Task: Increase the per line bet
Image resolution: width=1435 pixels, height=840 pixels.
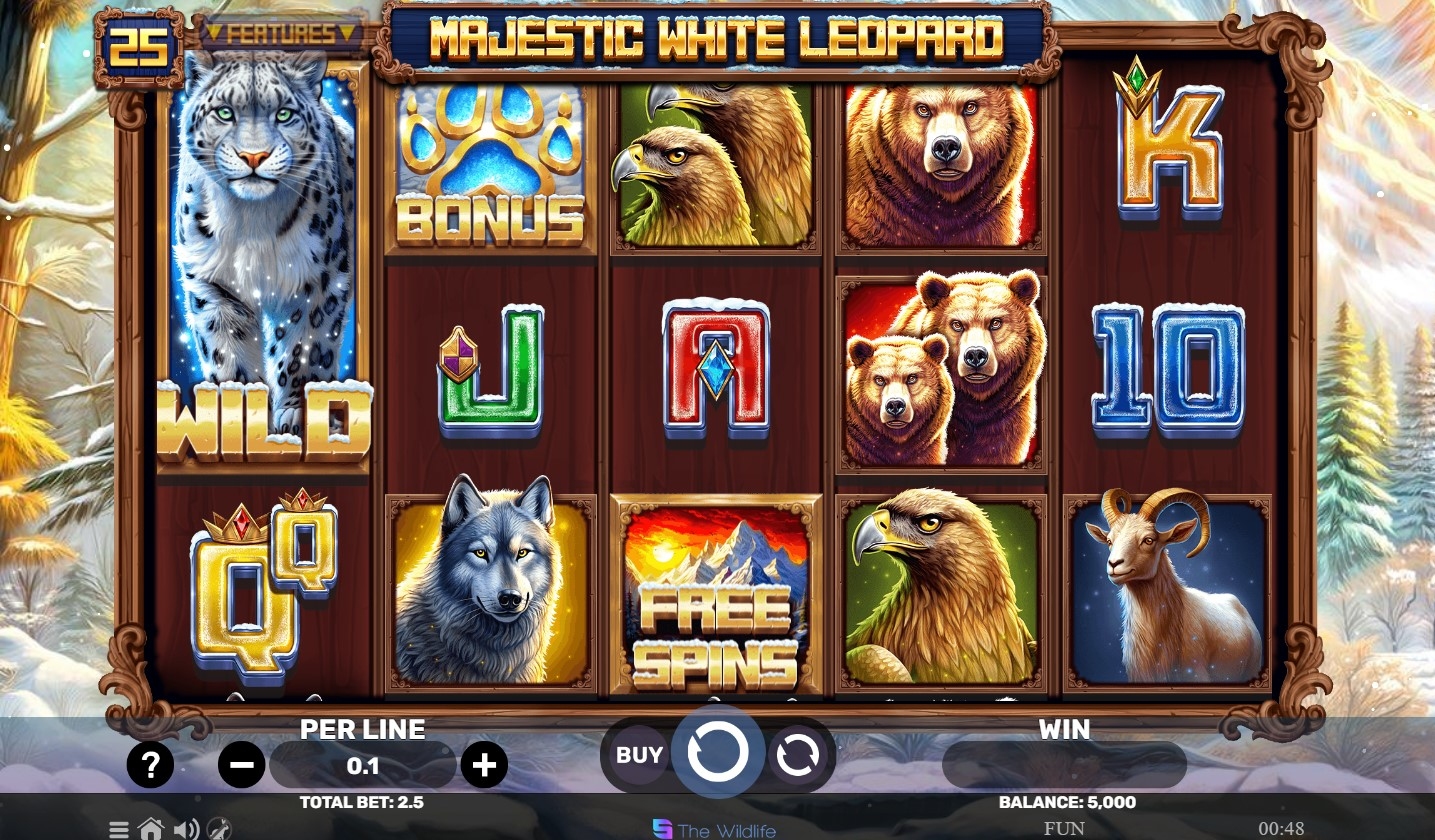Action: 484,766
